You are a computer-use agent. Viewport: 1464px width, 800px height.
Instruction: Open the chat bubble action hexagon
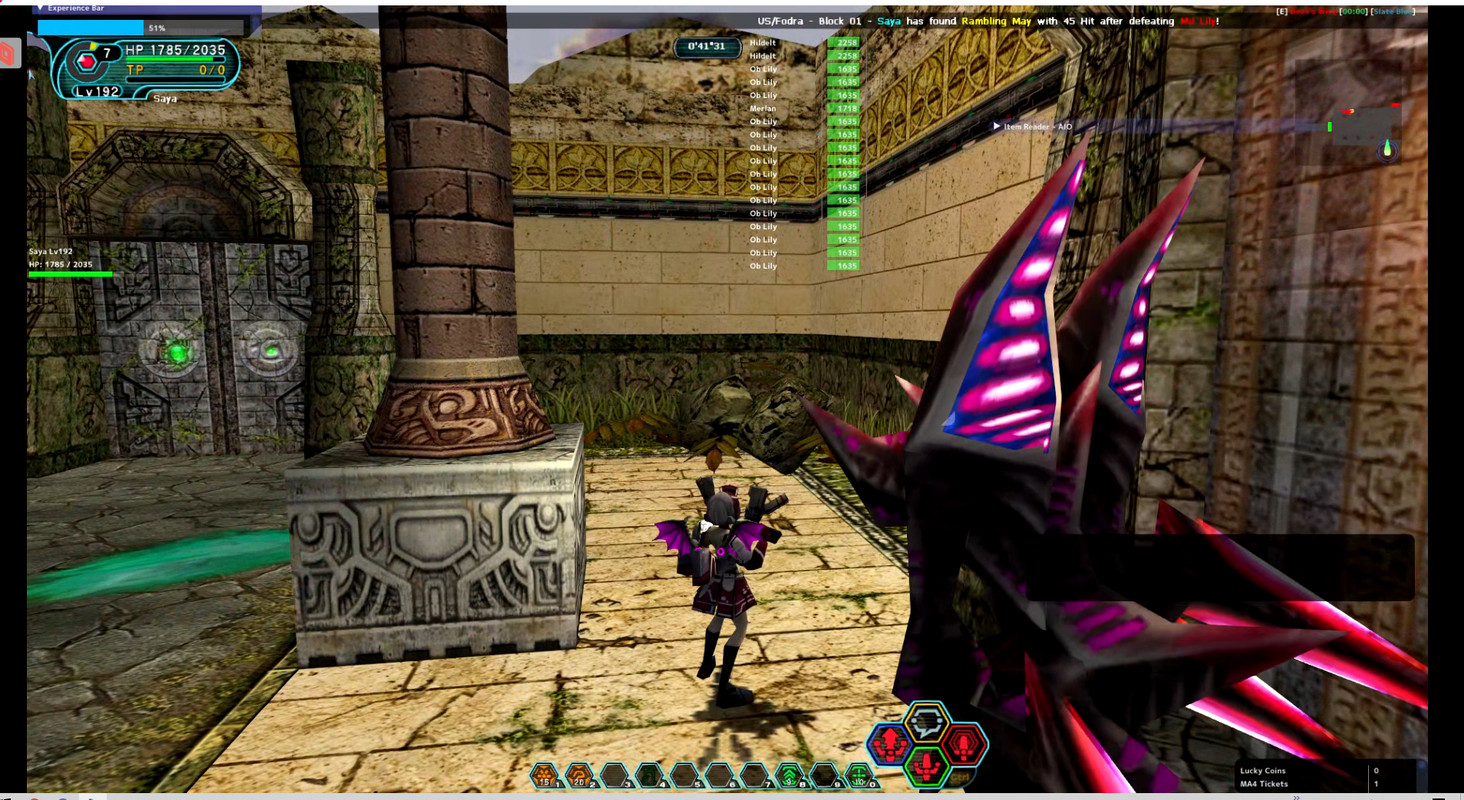(927, 720)
